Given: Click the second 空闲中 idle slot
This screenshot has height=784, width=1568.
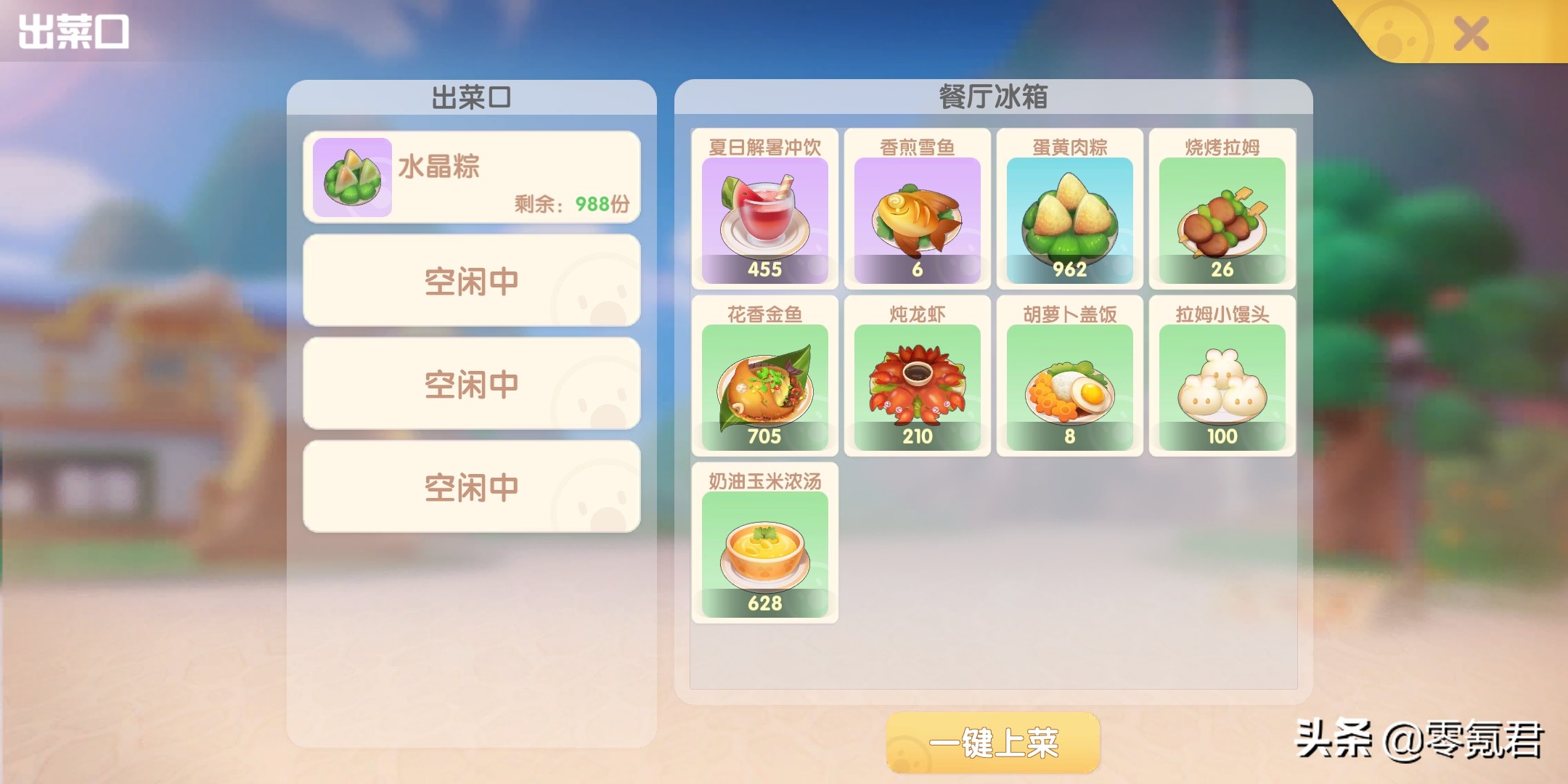Looking at the screenshot, I should click(473, 383).
